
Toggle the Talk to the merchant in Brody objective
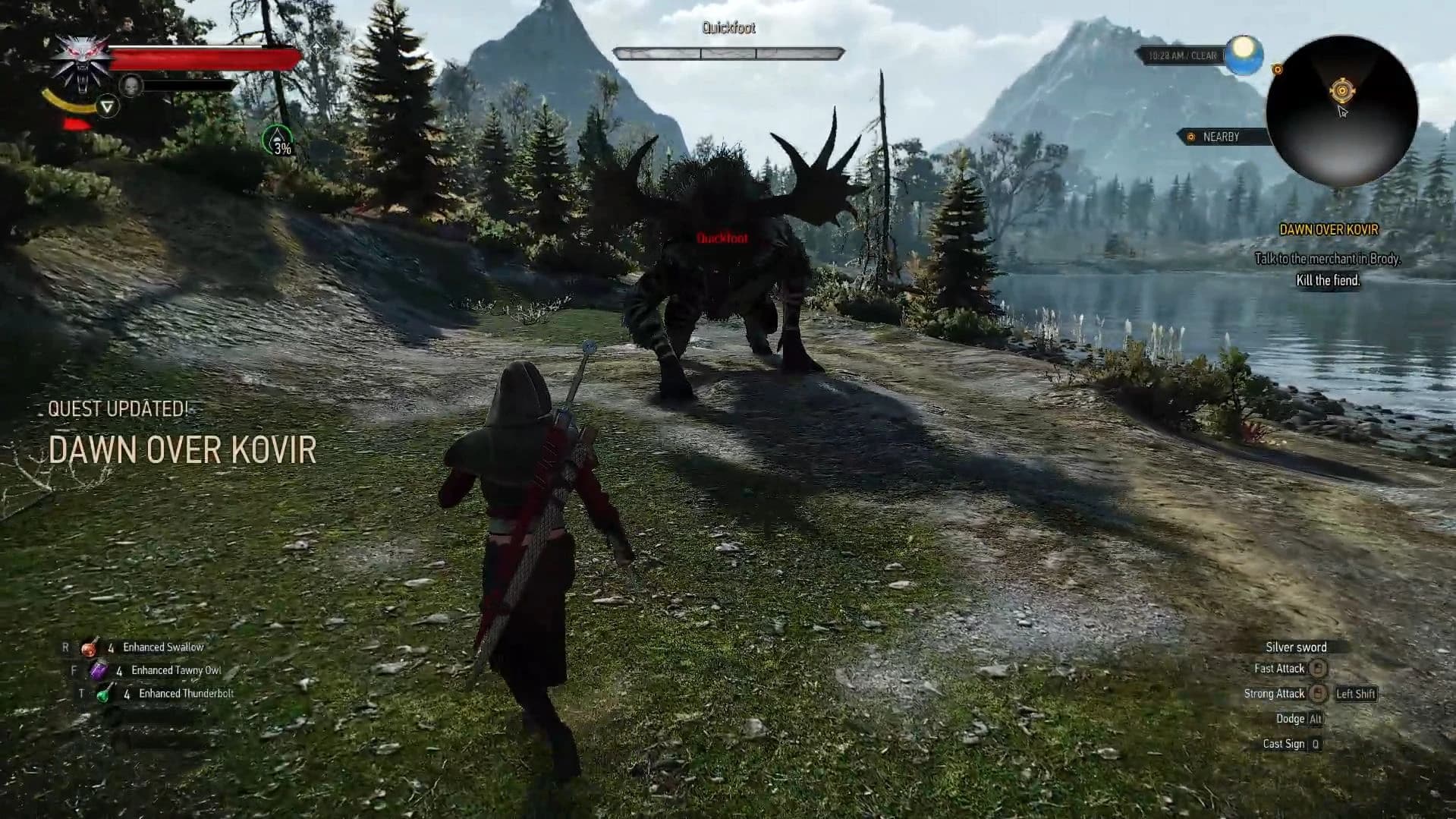[x=1327, y=259]
